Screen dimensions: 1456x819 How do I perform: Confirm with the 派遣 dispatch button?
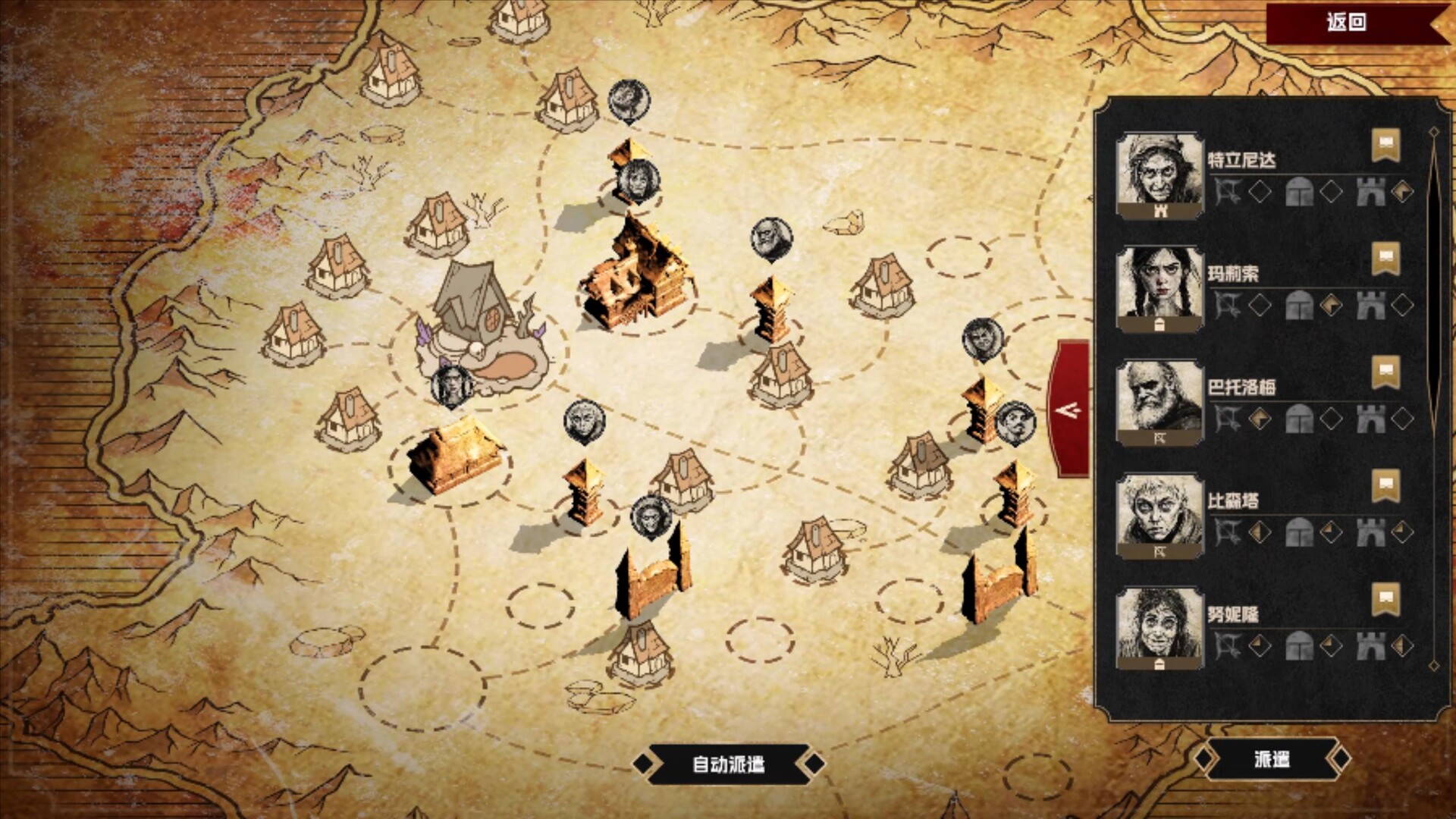tap(1272, 759)
